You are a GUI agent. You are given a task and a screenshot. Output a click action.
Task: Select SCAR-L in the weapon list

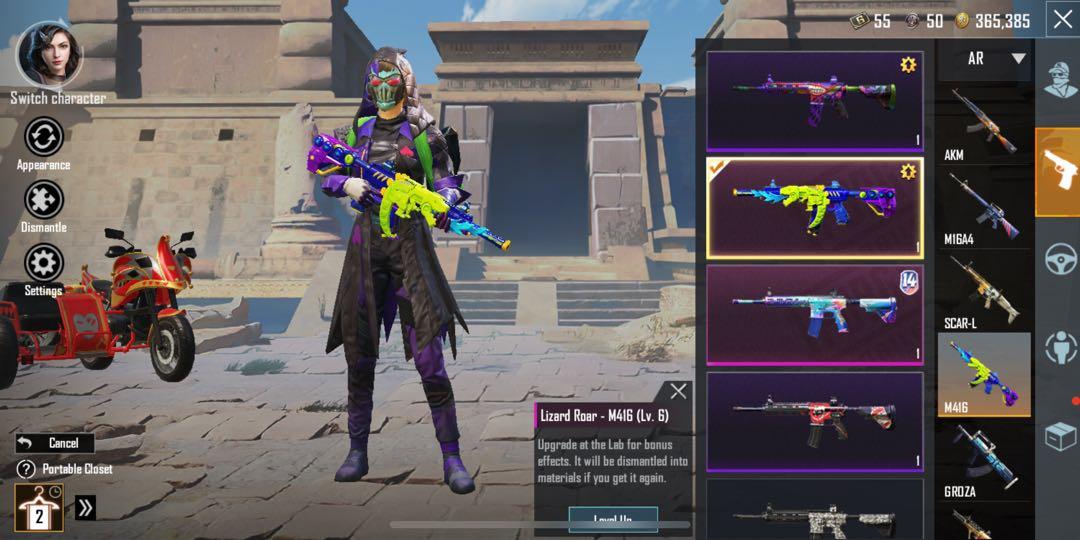(985, 291)
